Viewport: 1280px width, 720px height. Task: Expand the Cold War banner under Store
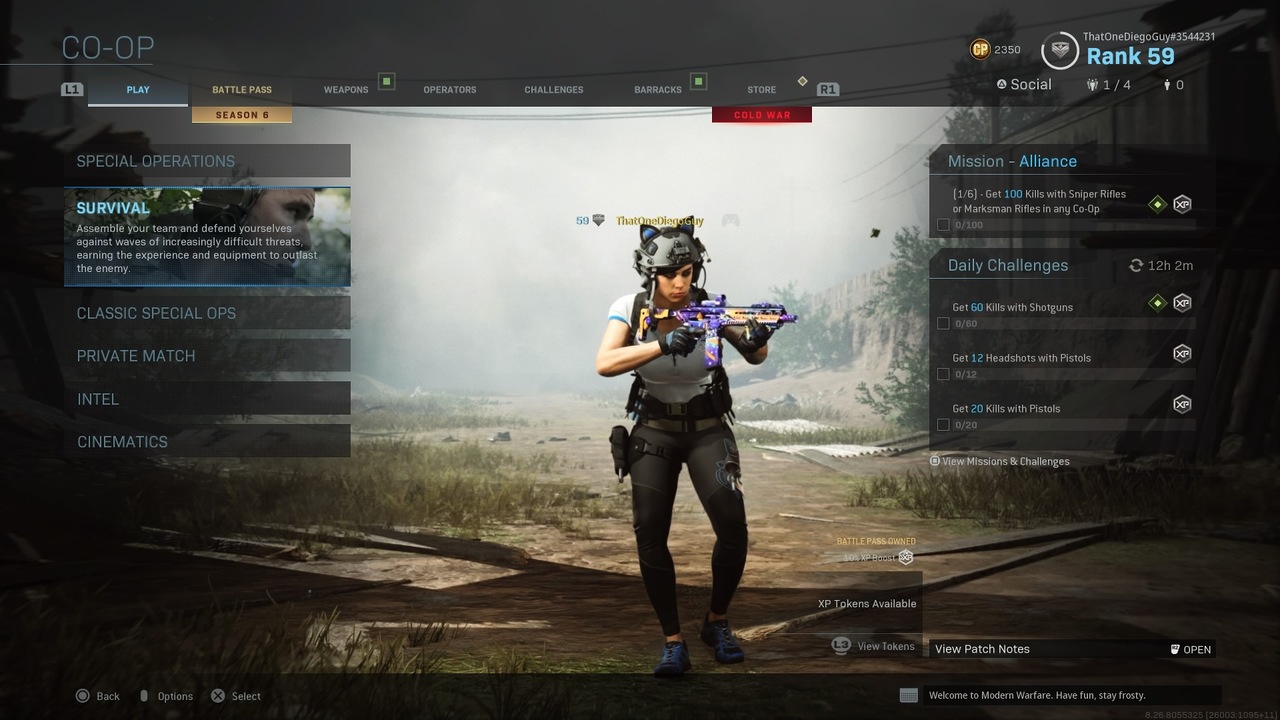point(761,114)
